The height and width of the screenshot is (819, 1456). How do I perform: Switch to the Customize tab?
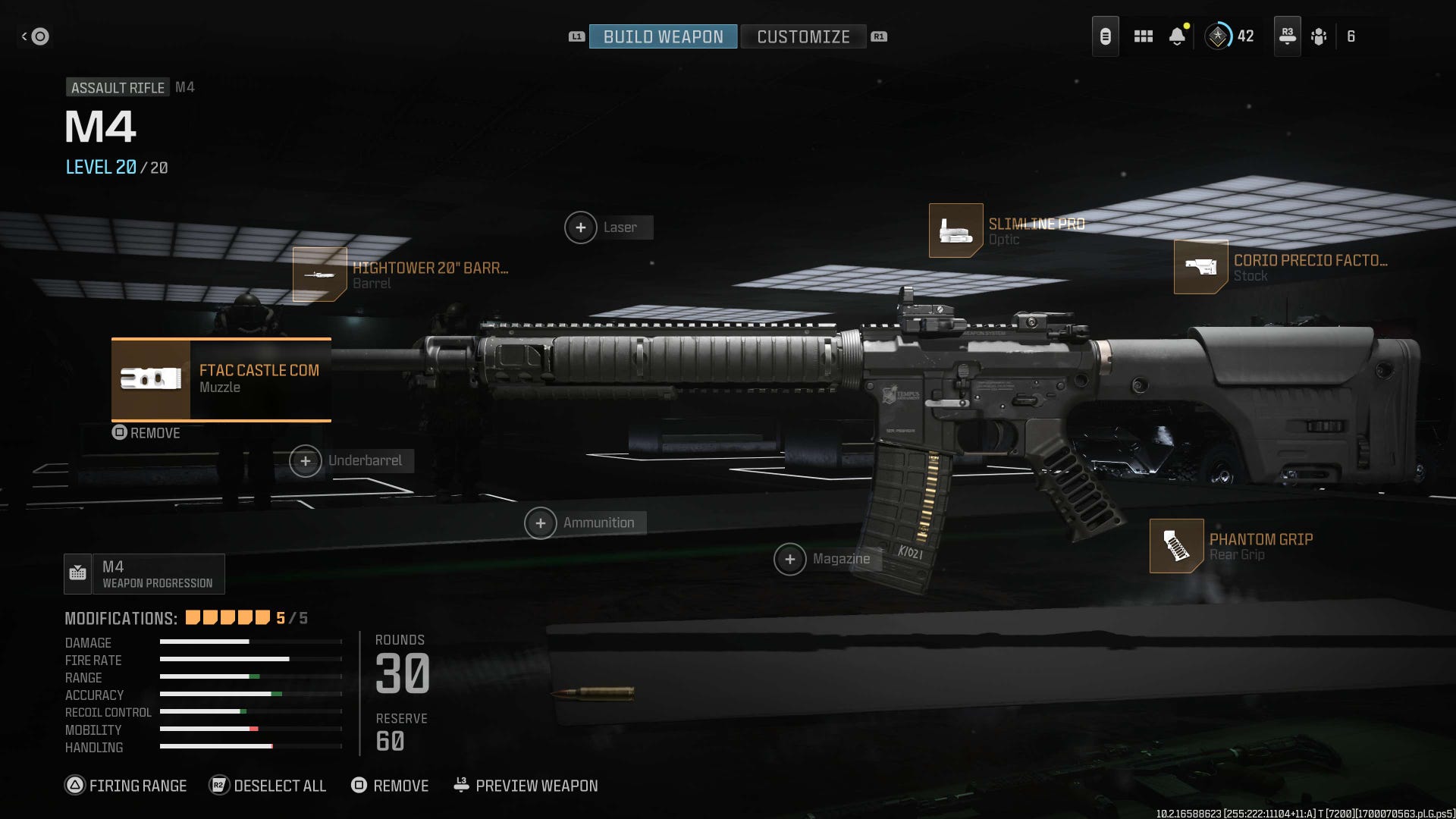pos(804,36)
